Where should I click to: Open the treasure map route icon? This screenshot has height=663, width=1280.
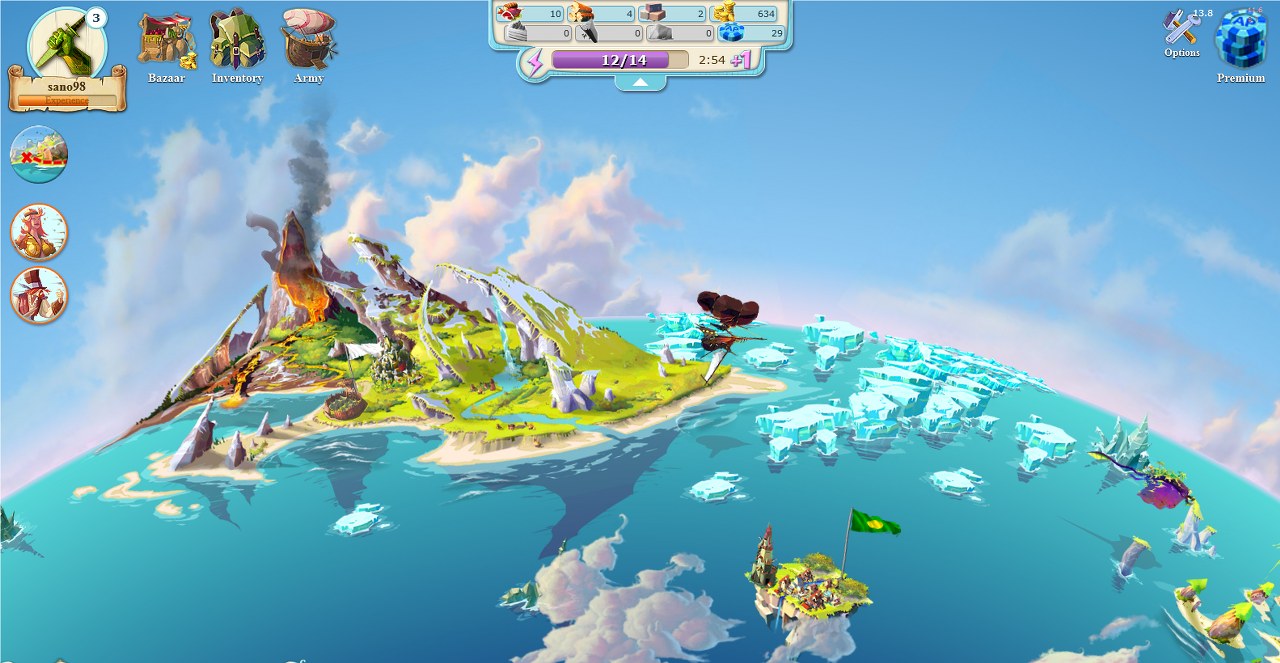[x=39, y=154]
